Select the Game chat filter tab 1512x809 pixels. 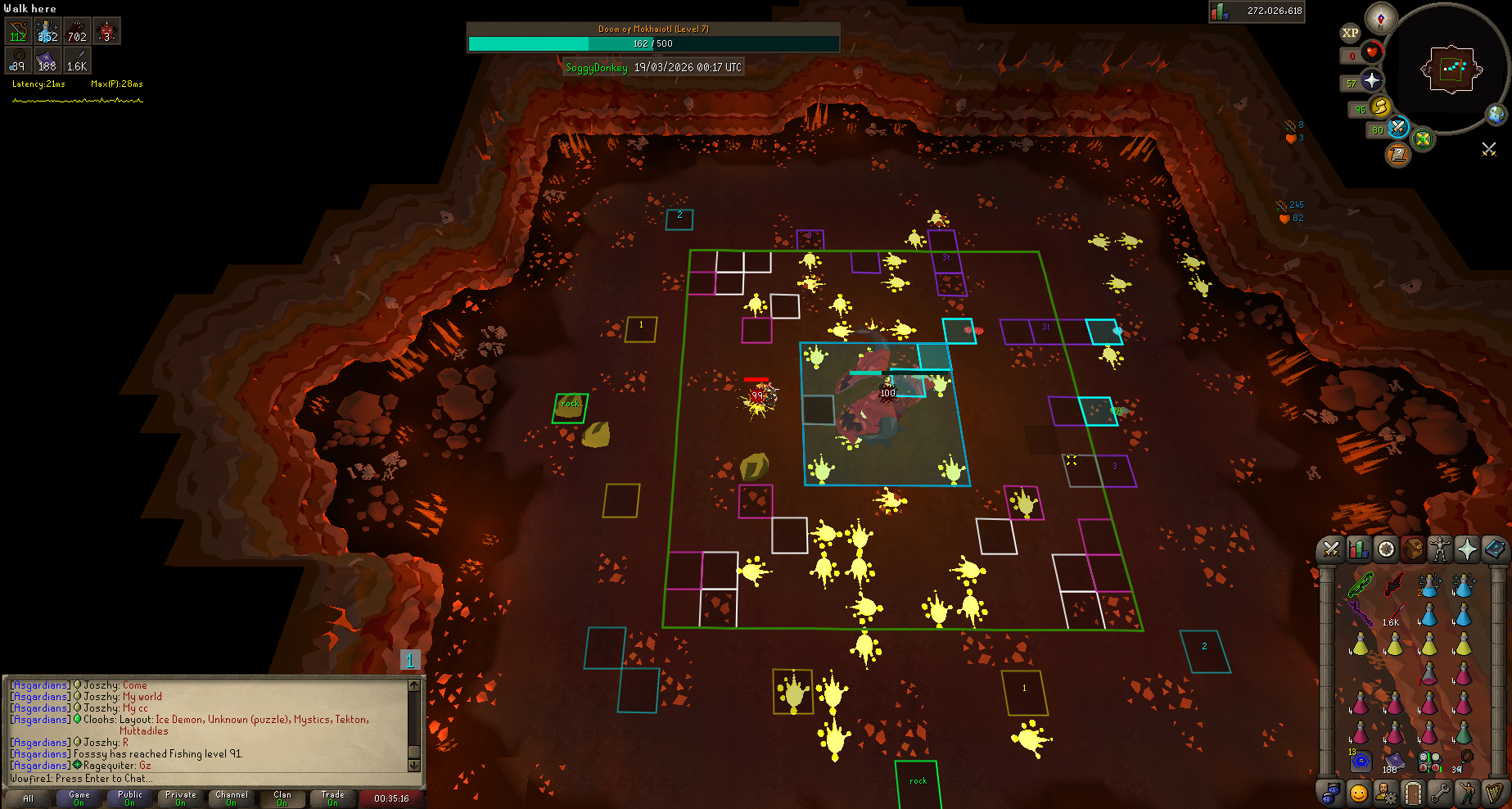click(x=79, y=798)
